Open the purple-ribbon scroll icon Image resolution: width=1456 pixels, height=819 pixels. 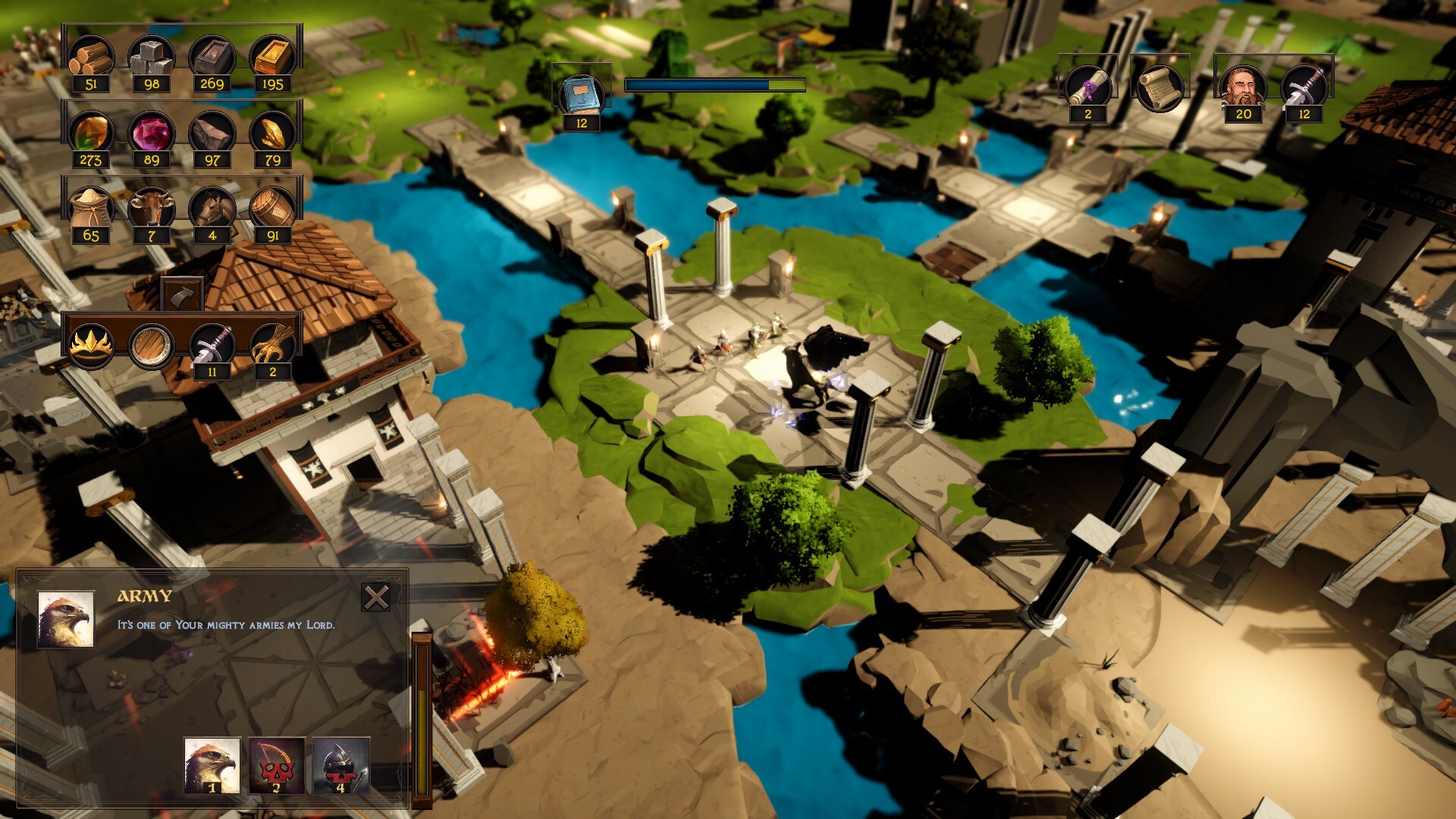pos(1088,87)
